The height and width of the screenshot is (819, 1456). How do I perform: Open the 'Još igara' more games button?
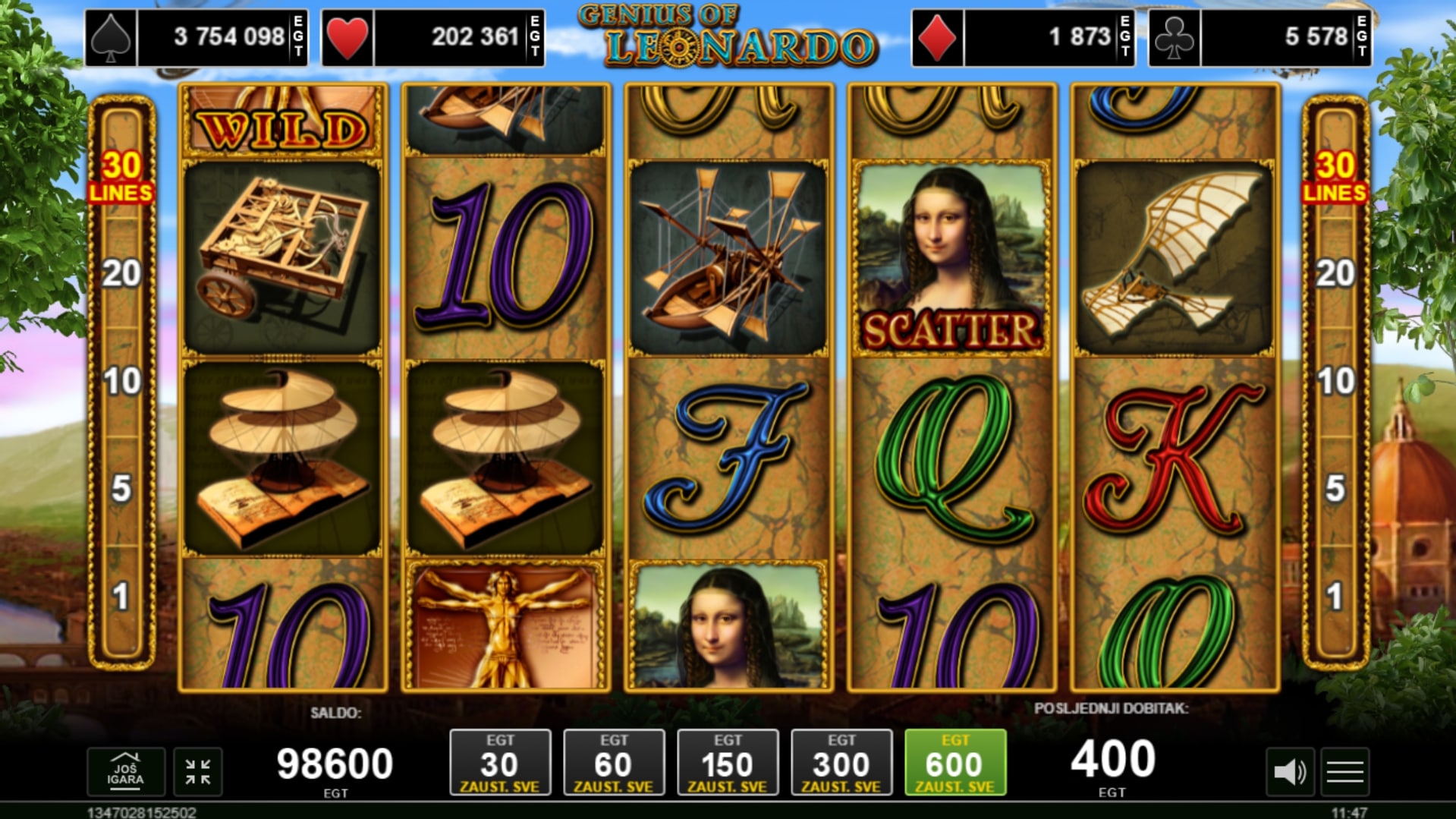[125, 772]
